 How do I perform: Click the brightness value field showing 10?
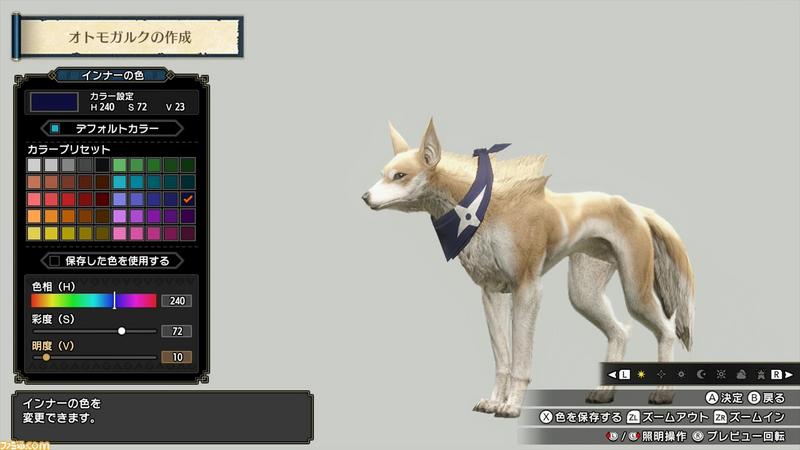(177, 356)
